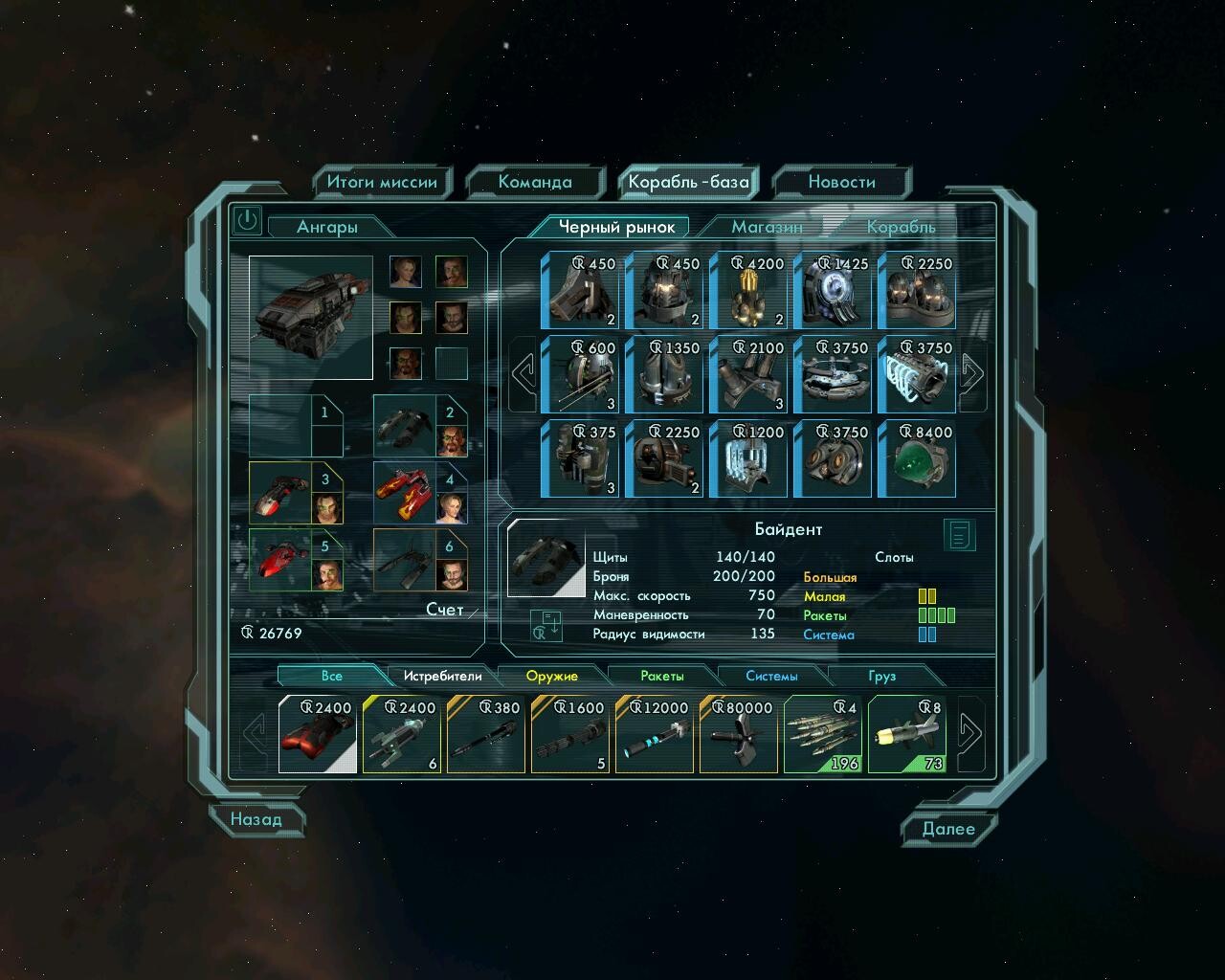Continue with the Далее button
The height and width of the screenshot is (980, 1225).
click(947, 829)
